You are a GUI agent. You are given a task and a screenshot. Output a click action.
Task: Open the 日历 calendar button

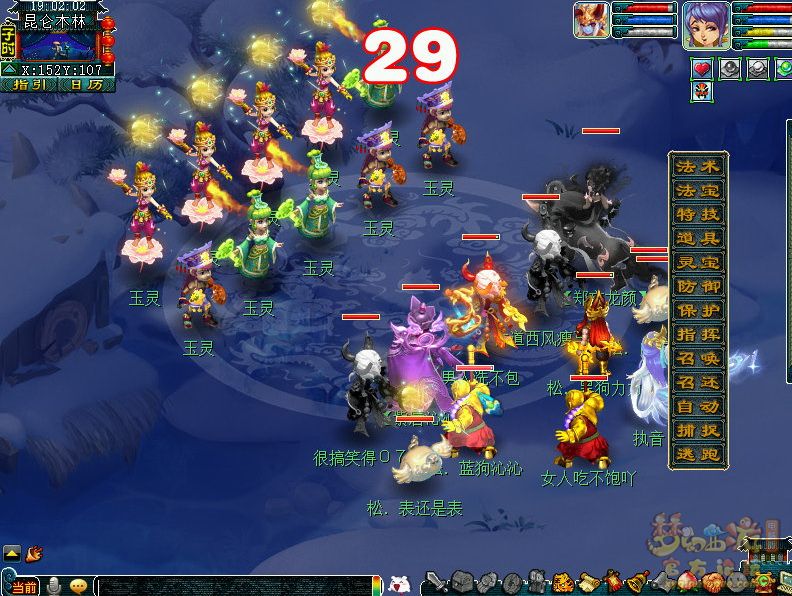pyautogui.click(x=86, y=85)
